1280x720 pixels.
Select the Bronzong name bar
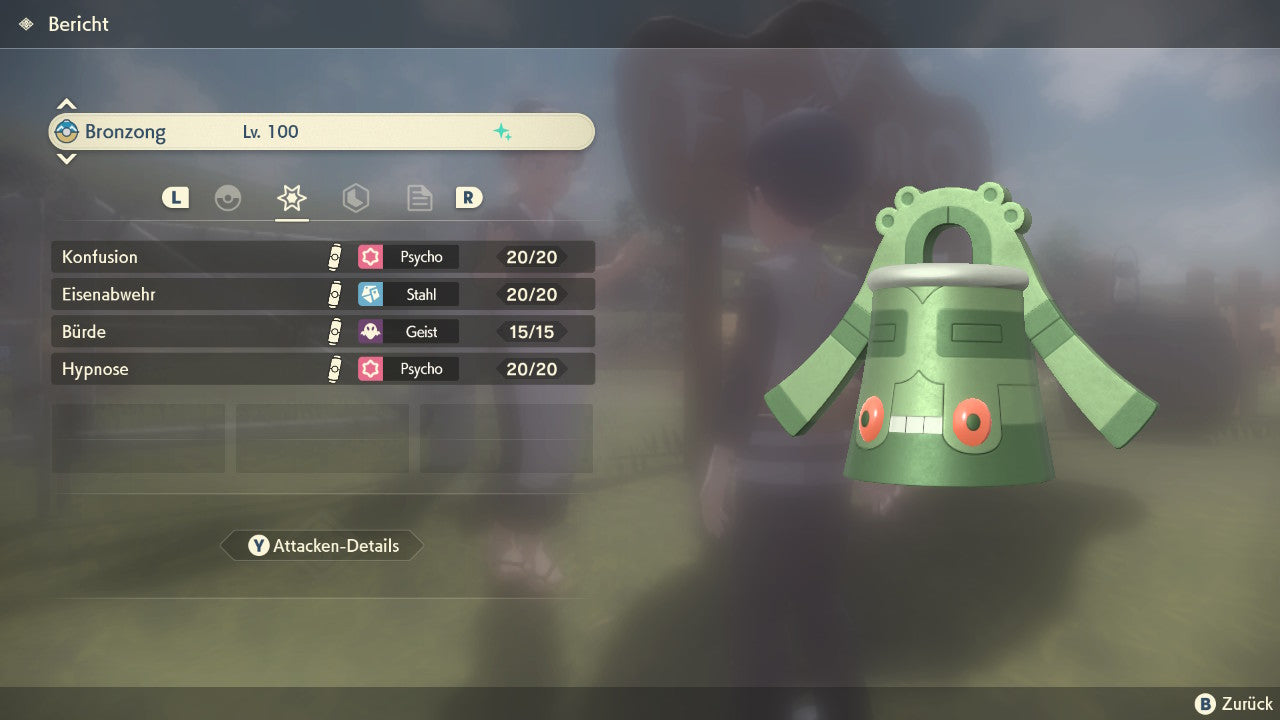322,132
